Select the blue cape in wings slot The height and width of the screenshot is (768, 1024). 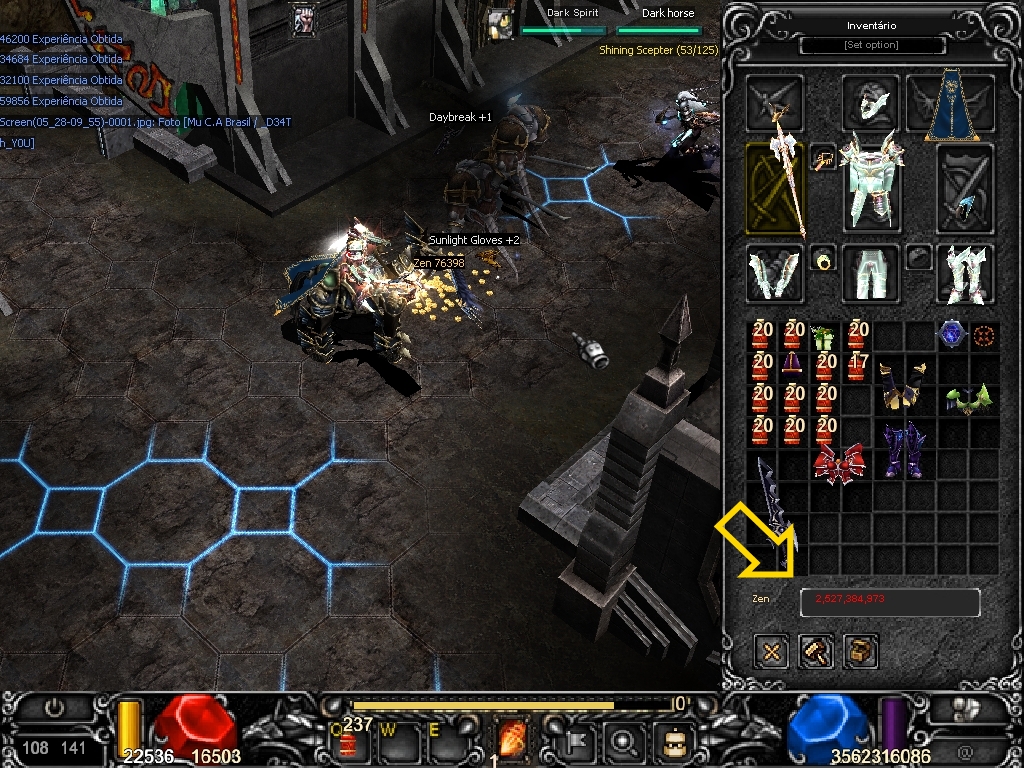(x=944, y=106)
